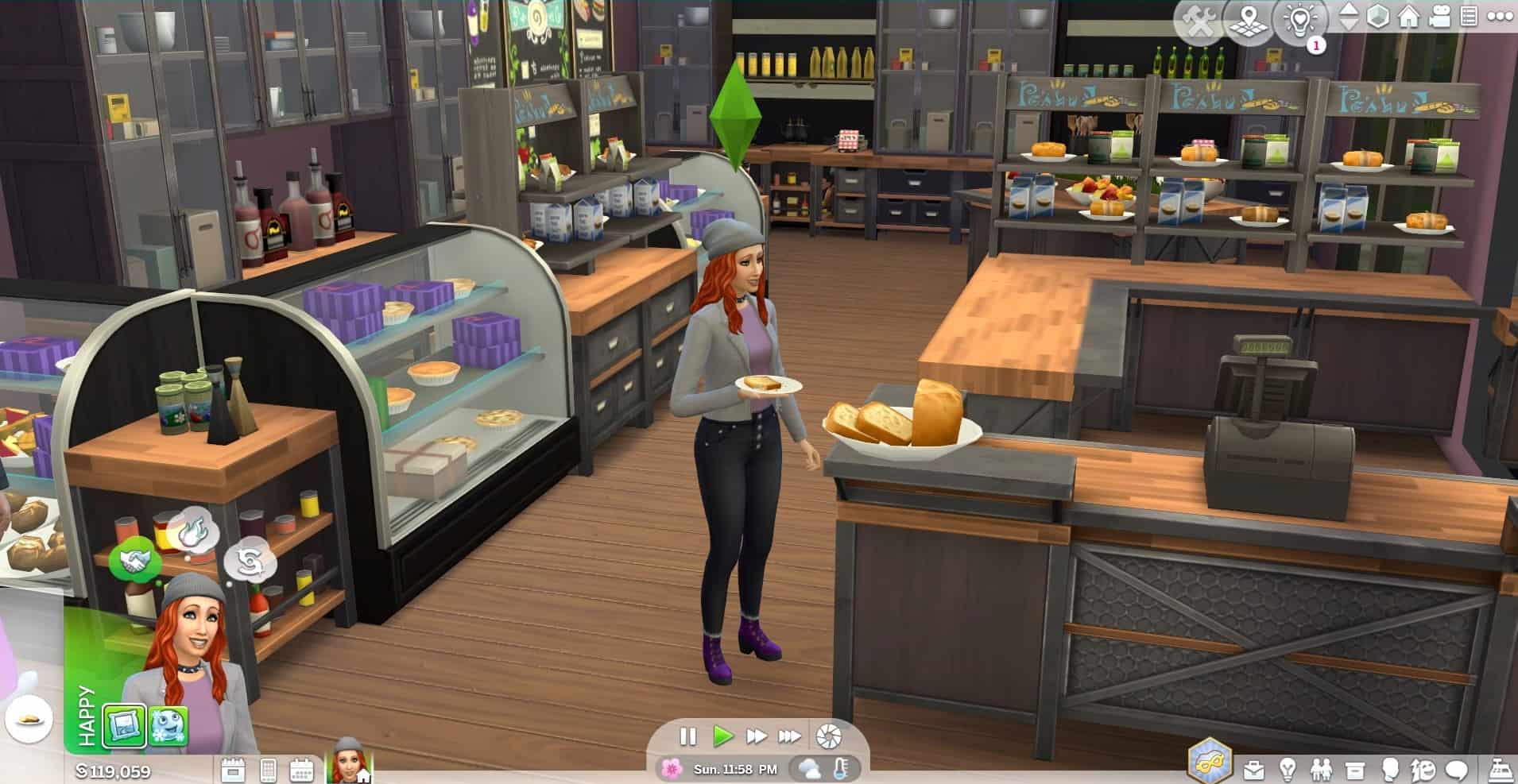Open the three-dots options menu
Screen dimensions: 1518x784
click(1499, 17)
